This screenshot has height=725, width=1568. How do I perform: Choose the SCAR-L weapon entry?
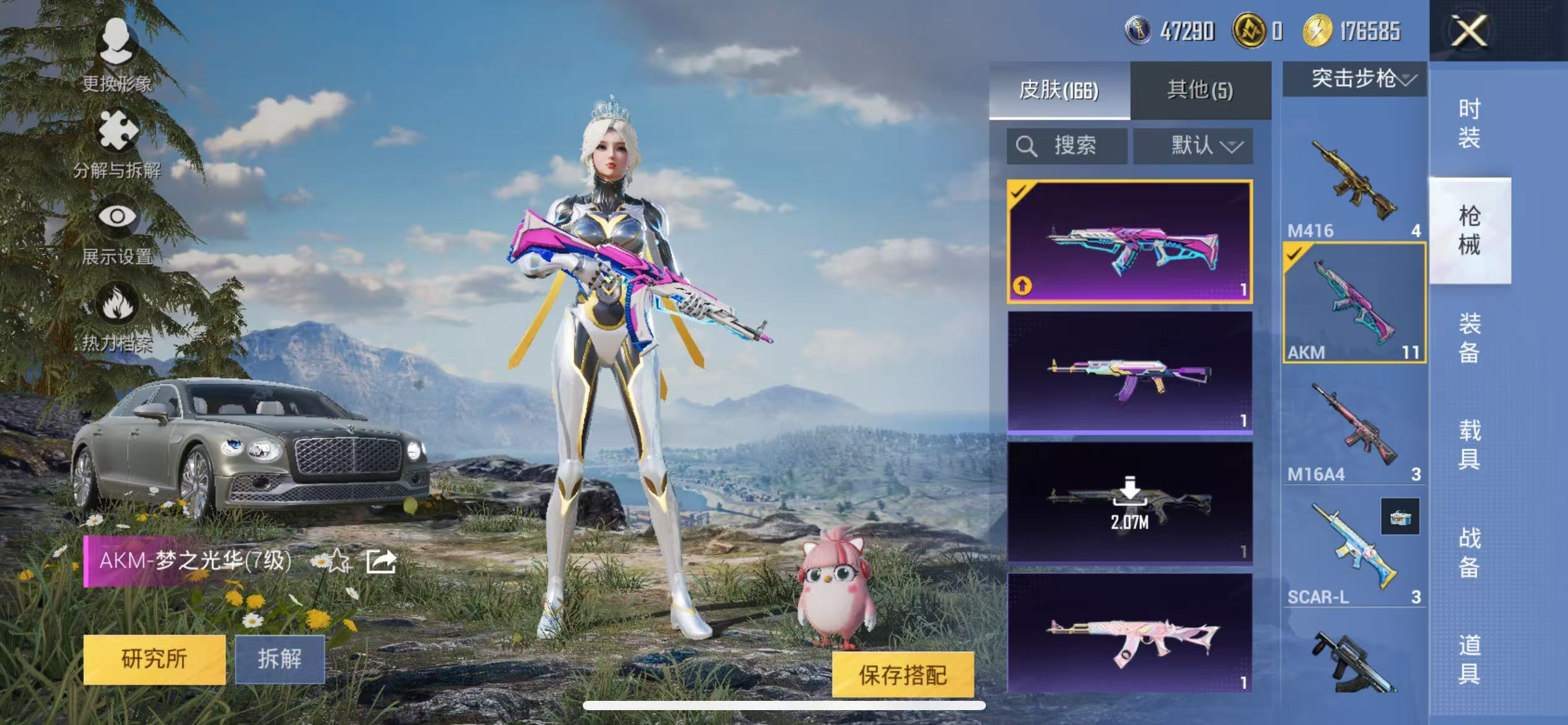coord(1354,551)
